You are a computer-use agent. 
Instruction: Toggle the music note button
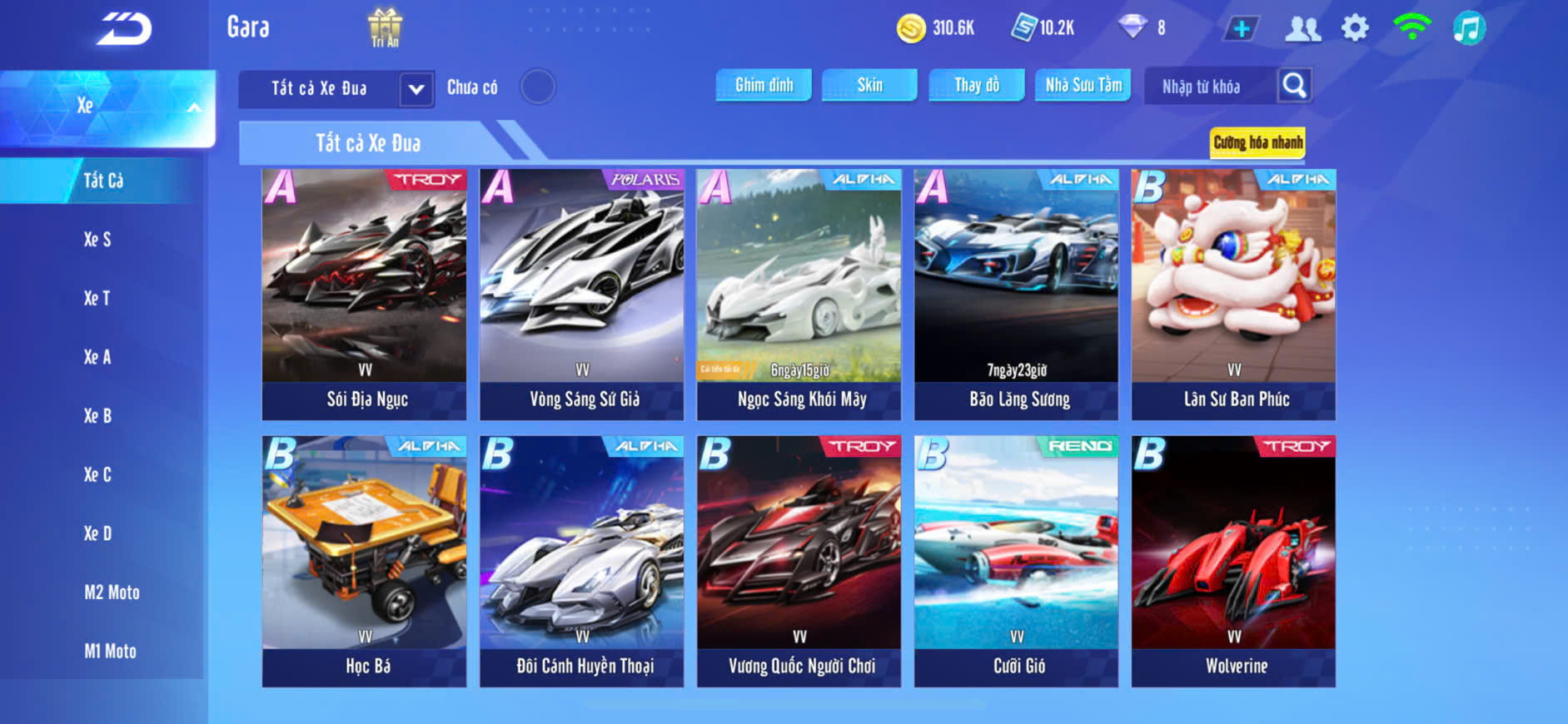(1469, 28)
